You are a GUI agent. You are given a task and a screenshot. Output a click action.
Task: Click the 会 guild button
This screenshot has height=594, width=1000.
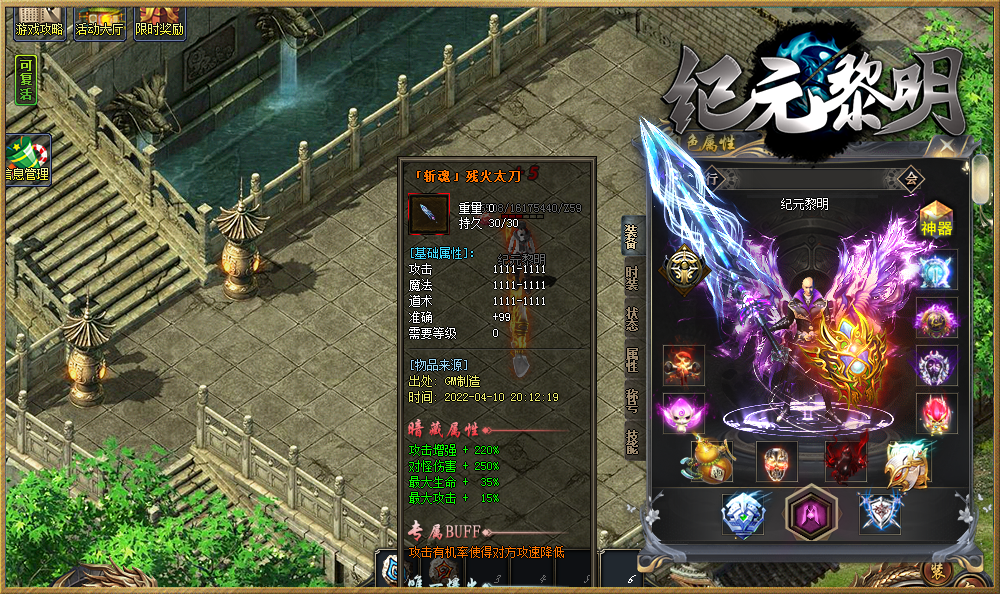coord(911,178)
